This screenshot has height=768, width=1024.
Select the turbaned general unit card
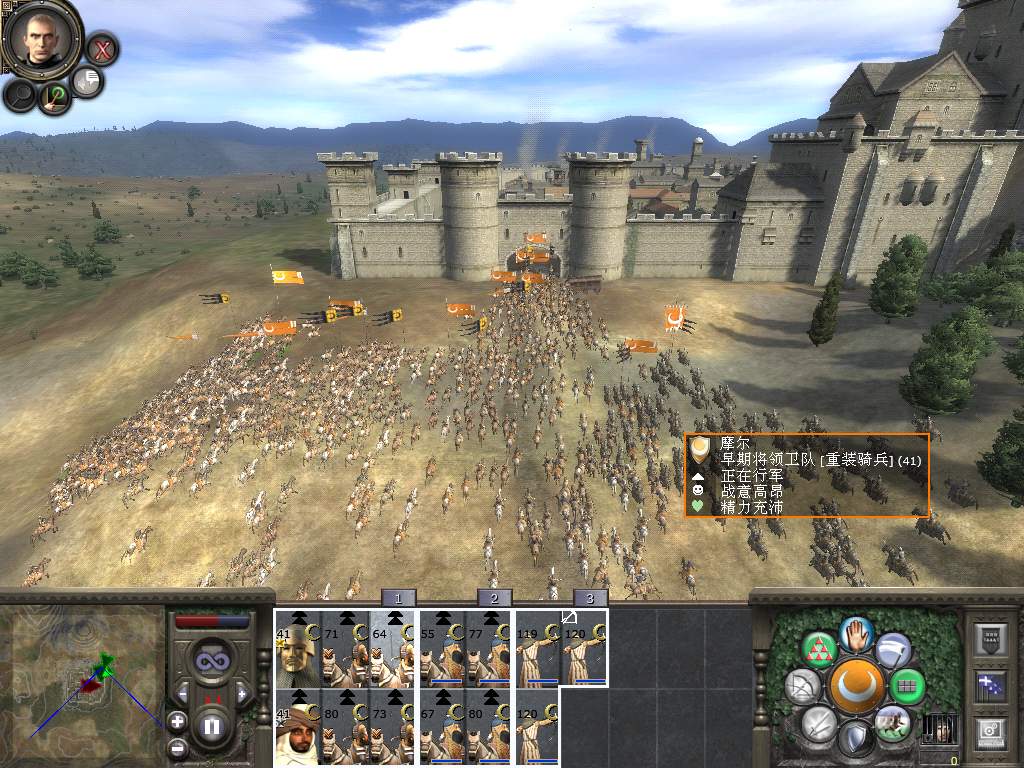click(x=297, y=726)
